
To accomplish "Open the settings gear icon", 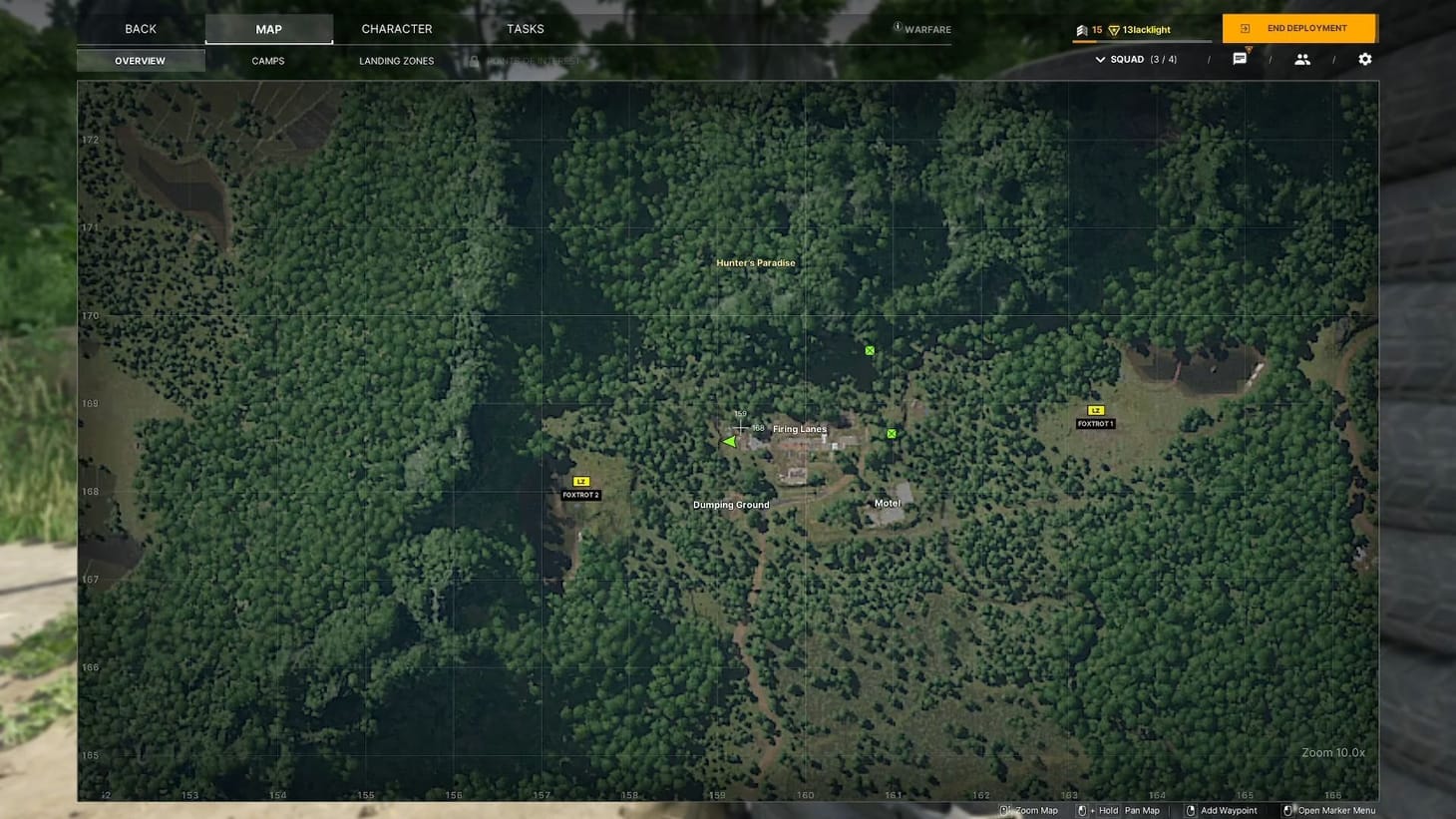I will coord(1365,59).
